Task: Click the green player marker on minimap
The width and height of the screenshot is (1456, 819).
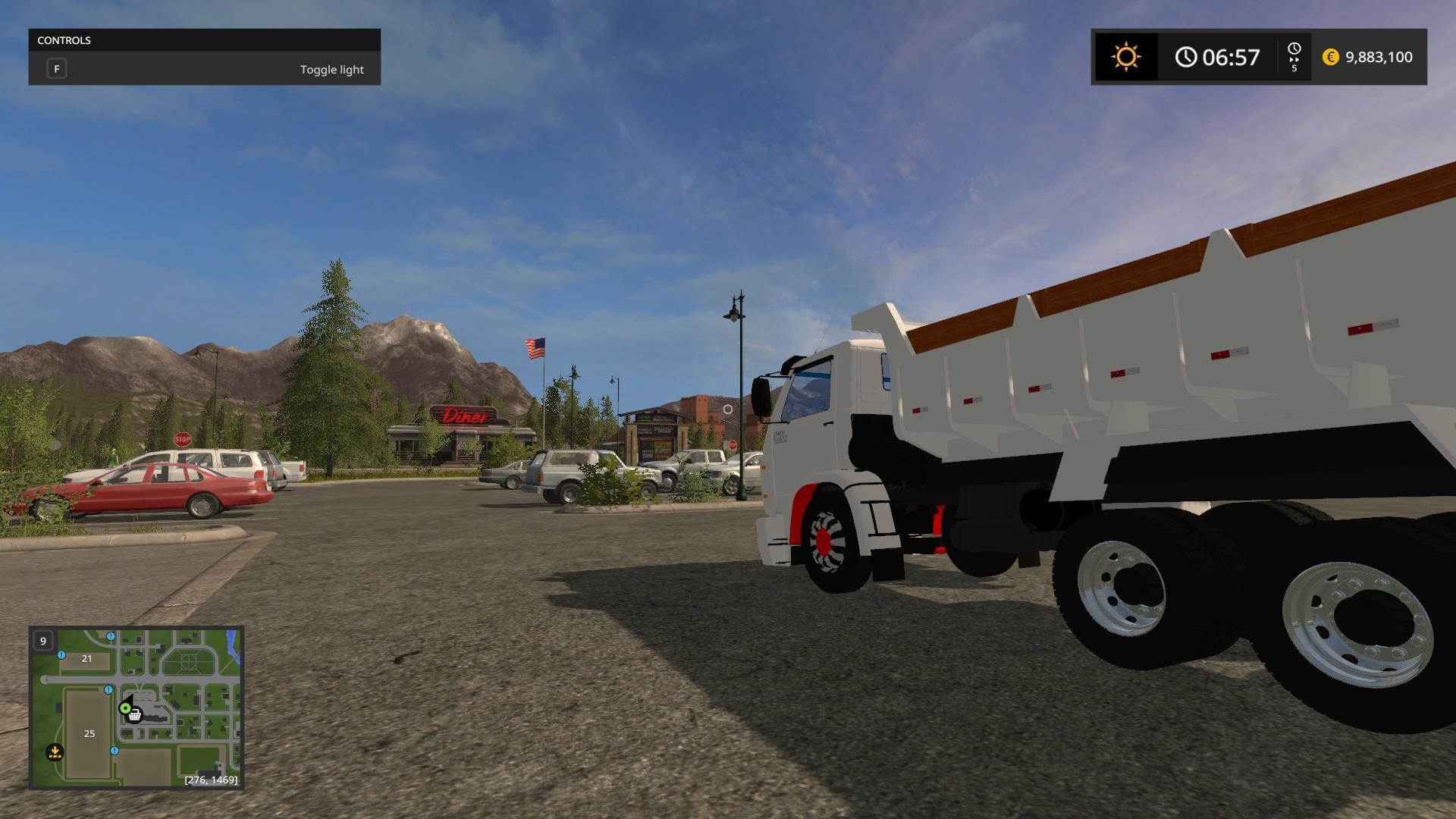Action: coord(124,708)
